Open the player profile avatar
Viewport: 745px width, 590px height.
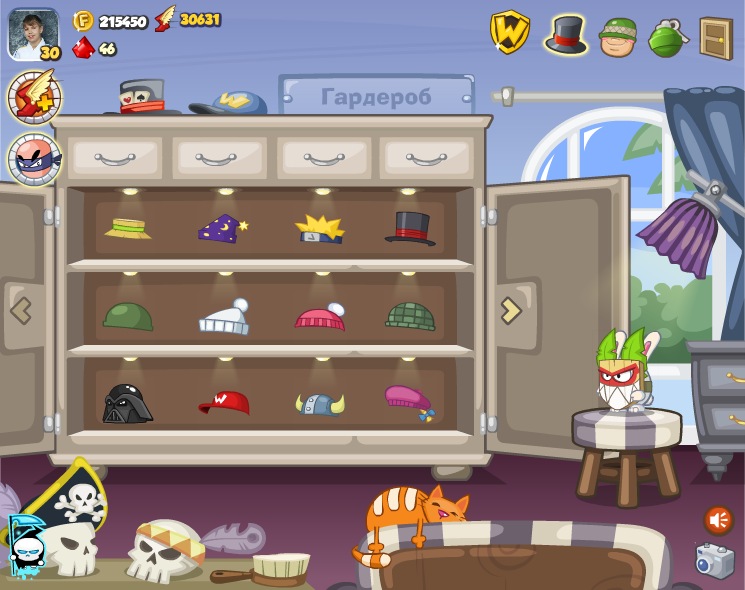point(33,34)
